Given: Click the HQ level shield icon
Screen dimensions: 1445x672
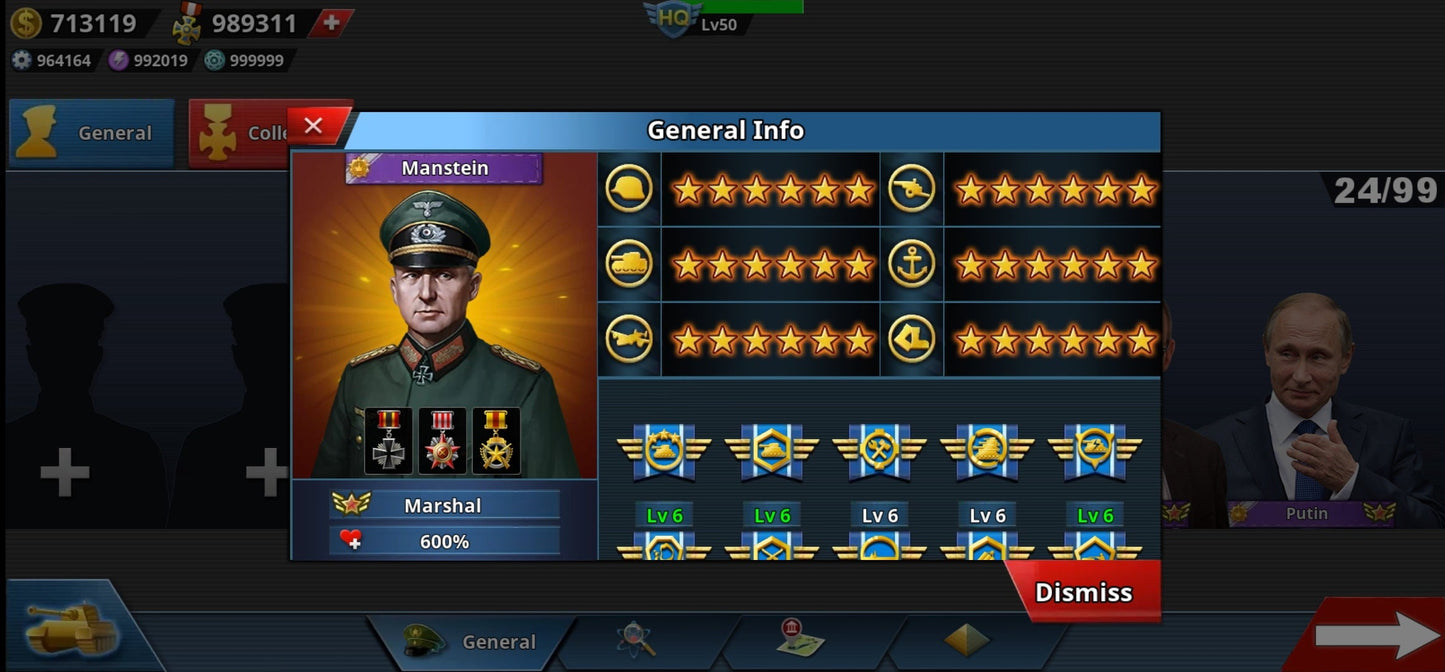Looking at the screenshot, I should point(671,18).
